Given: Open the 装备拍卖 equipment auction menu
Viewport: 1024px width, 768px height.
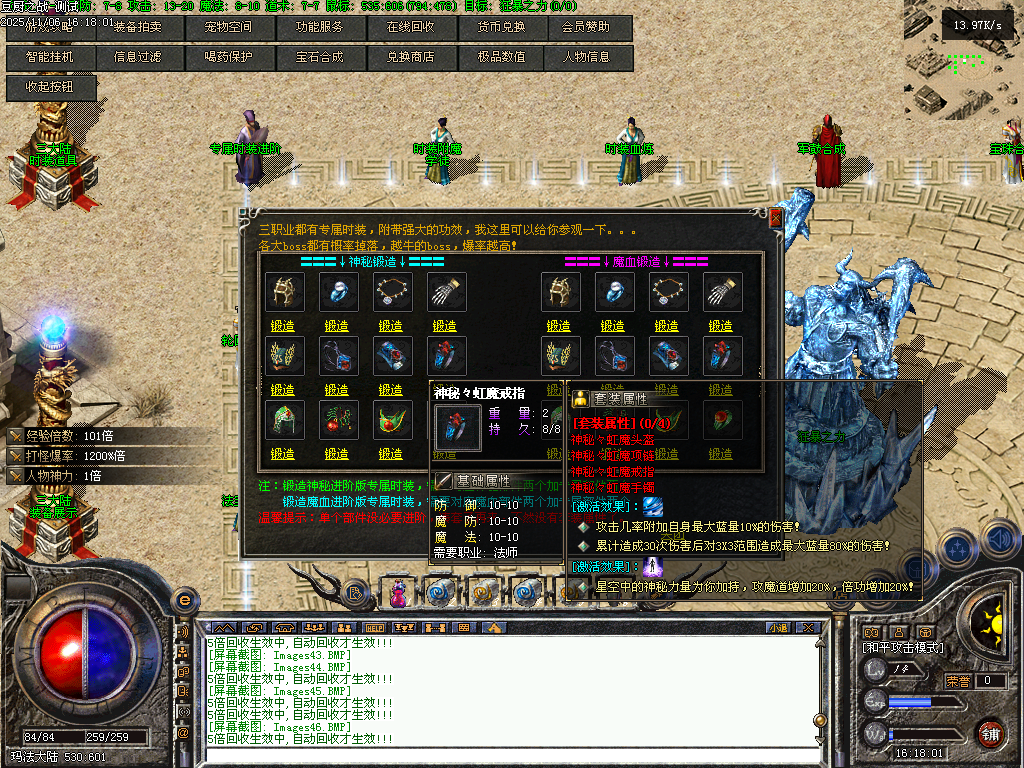Looking at the screenshot, I should (x=138, y=27).
